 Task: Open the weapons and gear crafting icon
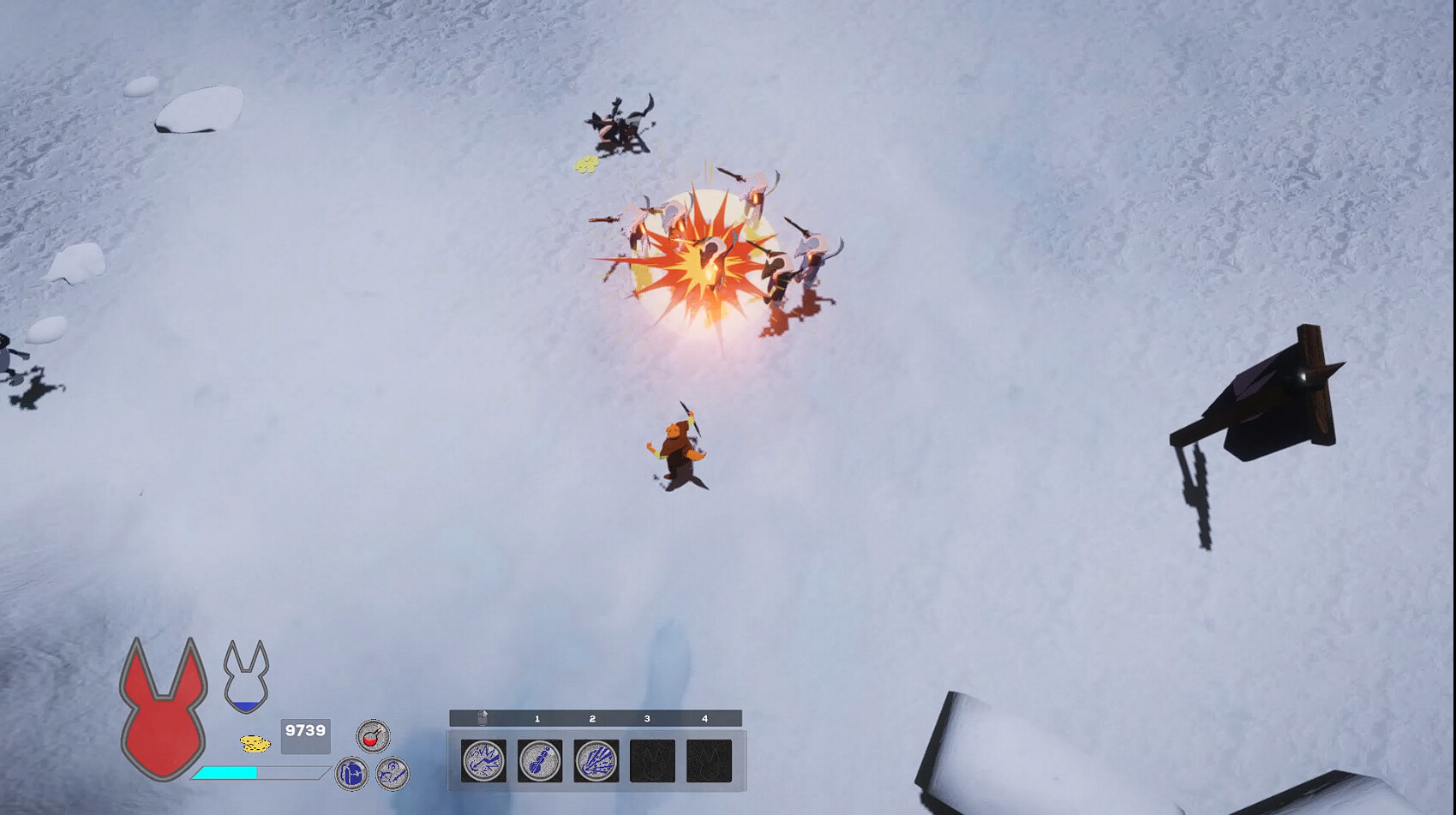coord(392,772)
